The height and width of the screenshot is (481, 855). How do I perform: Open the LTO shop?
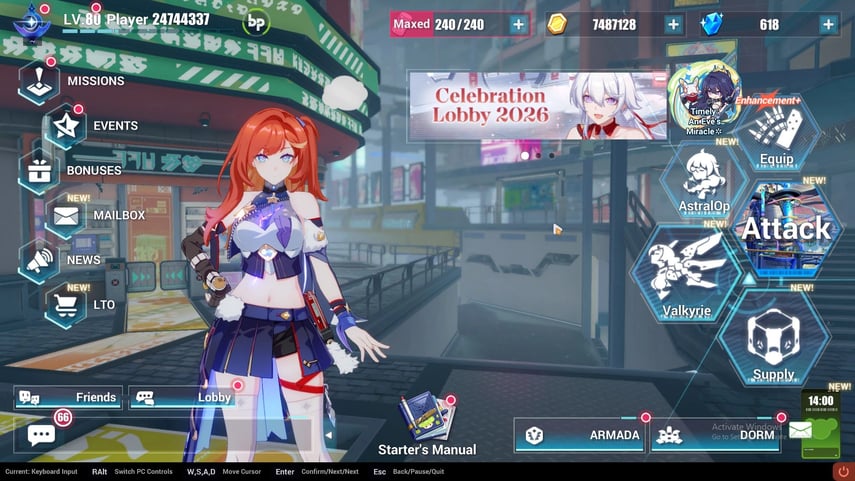pyautogui.click(x=67, y=305)
